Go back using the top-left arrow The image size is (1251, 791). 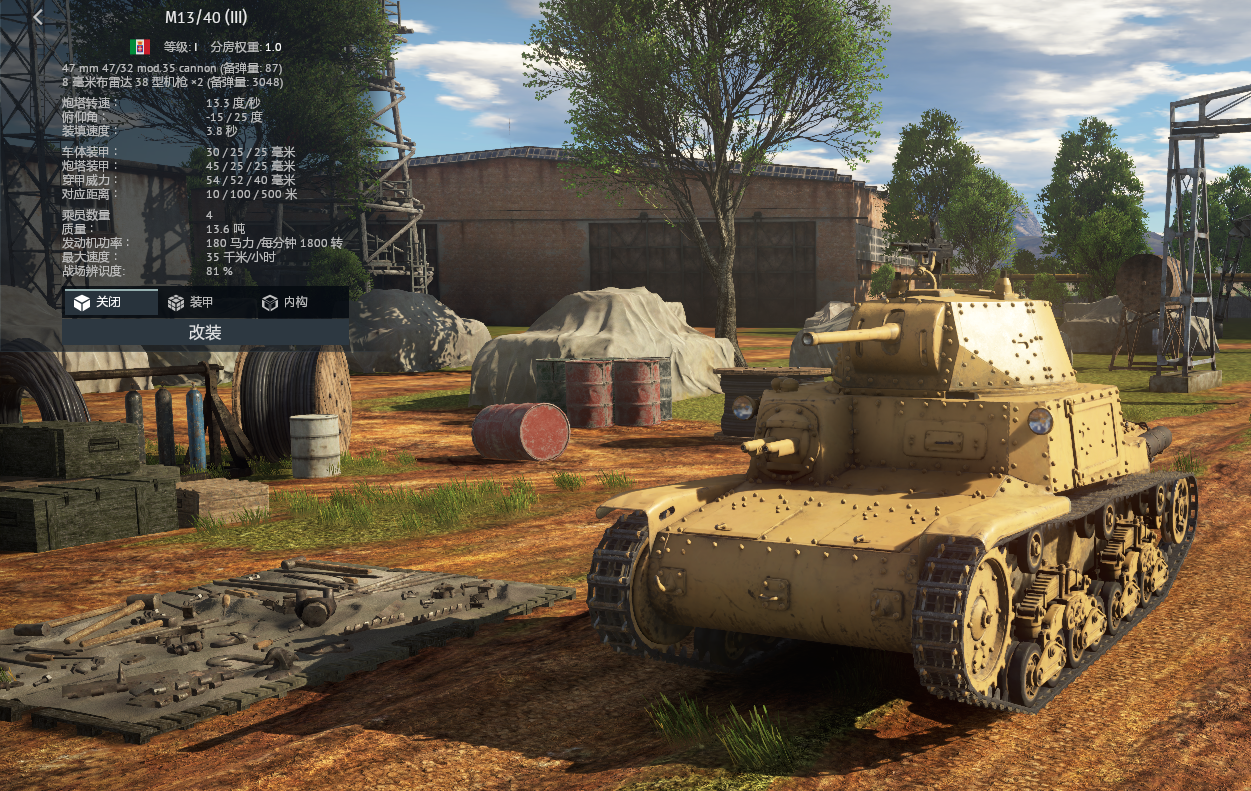[x=38, y=17]
